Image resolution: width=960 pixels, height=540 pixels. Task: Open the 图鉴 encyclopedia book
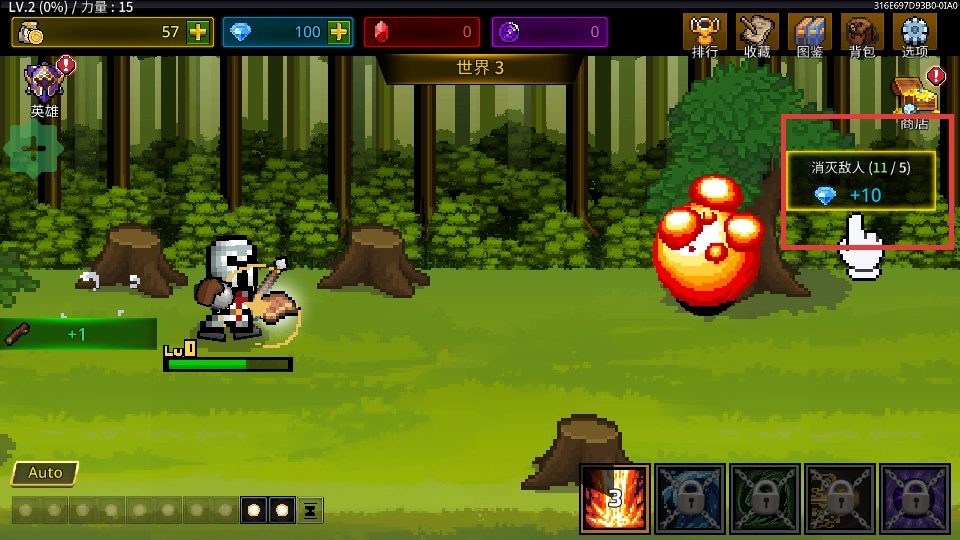(x=809, y=33)
